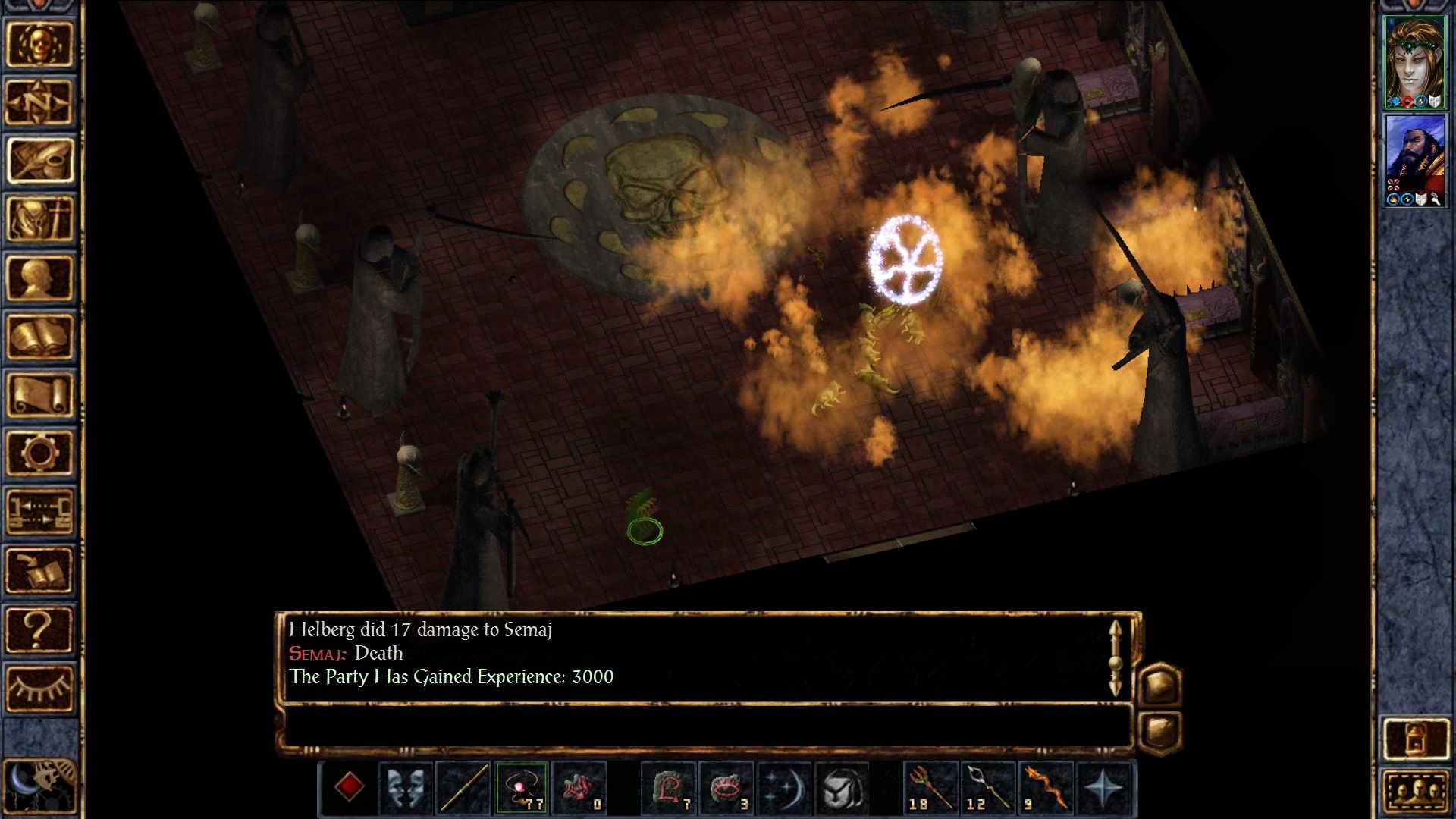Image resolution: width=1456 pixels, height=819 pixels.
Task: Open the character record head icon
Action: click(x=39, y=278)
